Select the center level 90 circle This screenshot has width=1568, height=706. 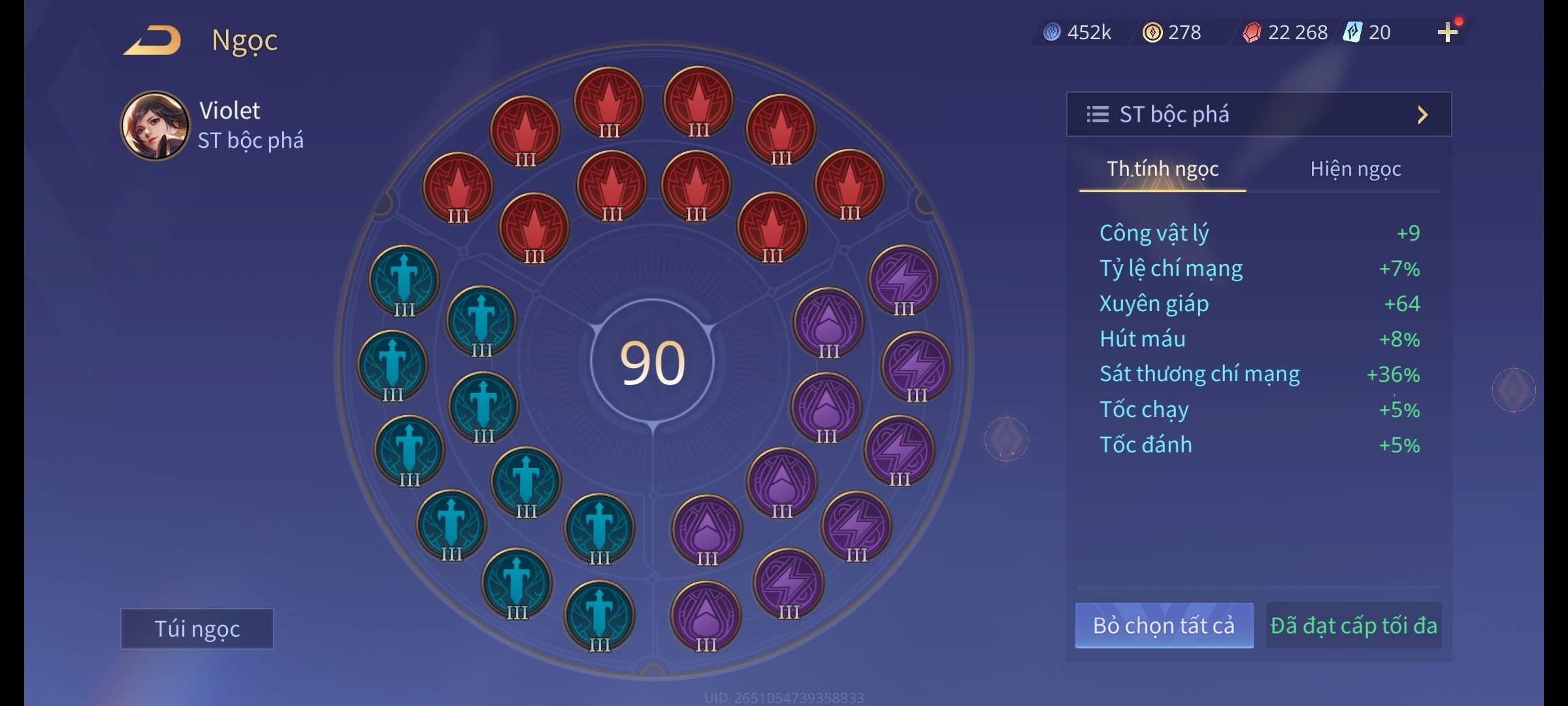(x=652, y=363)
